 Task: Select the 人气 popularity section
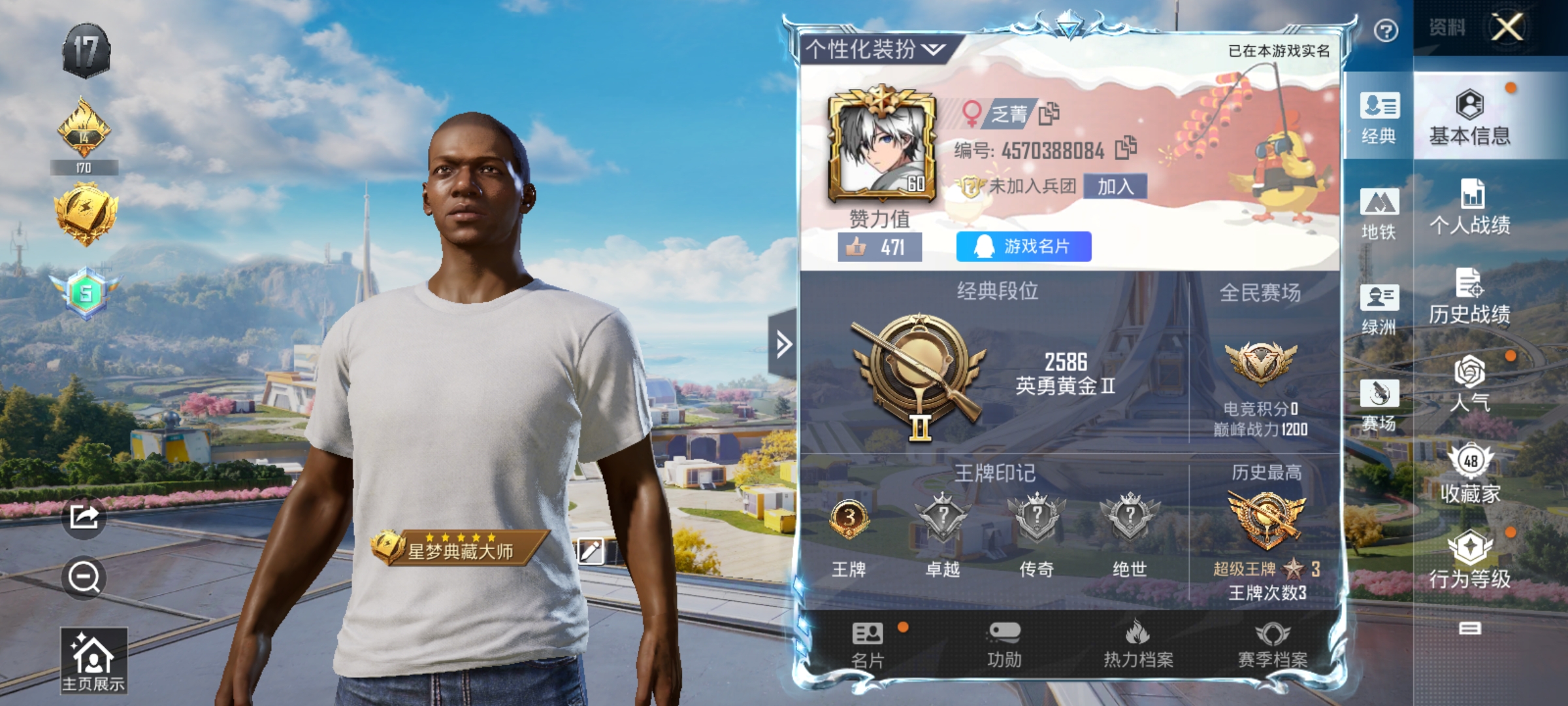coord(1469,386)
